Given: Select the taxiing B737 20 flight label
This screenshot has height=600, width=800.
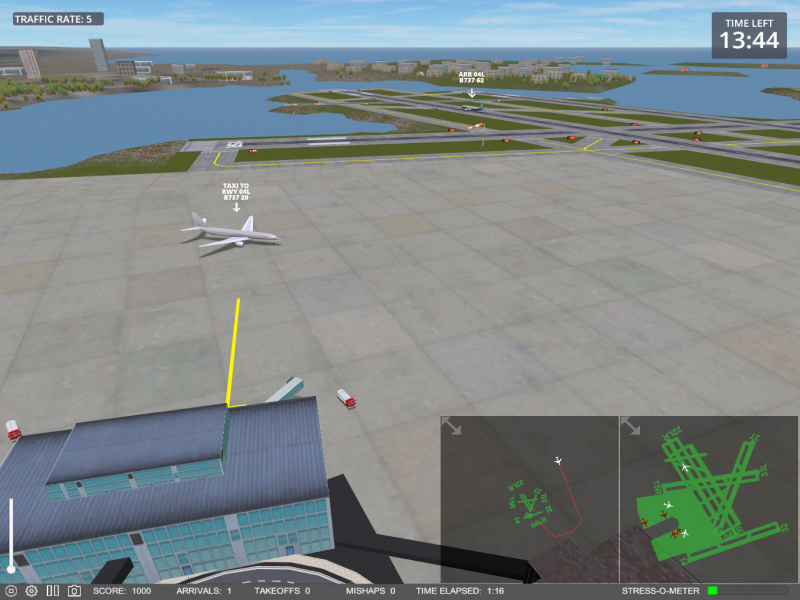Looking at the screenshot, I should pos(236,191).
